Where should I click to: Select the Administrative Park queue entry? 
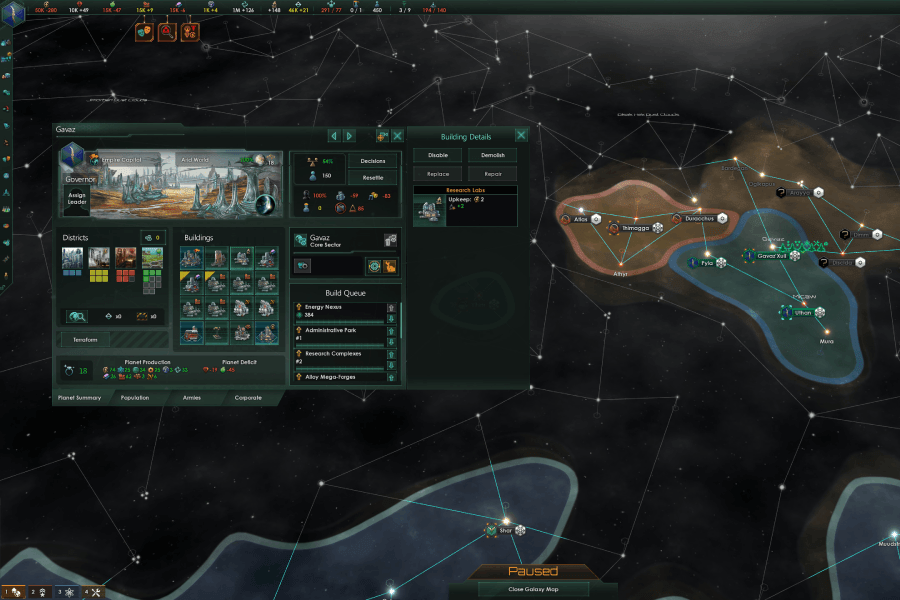[340, 334]
